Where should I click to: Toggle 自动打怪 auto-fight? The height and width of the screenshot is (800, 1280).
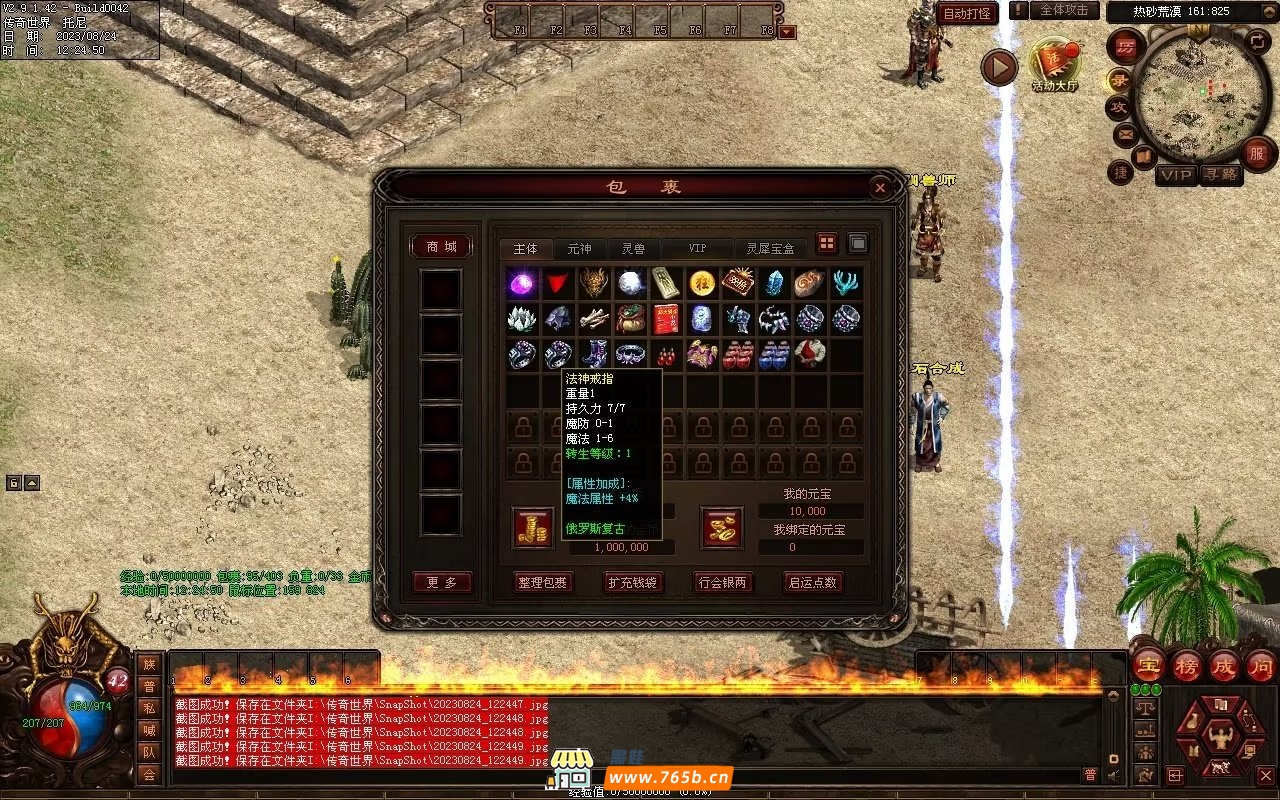coord(967,13)
